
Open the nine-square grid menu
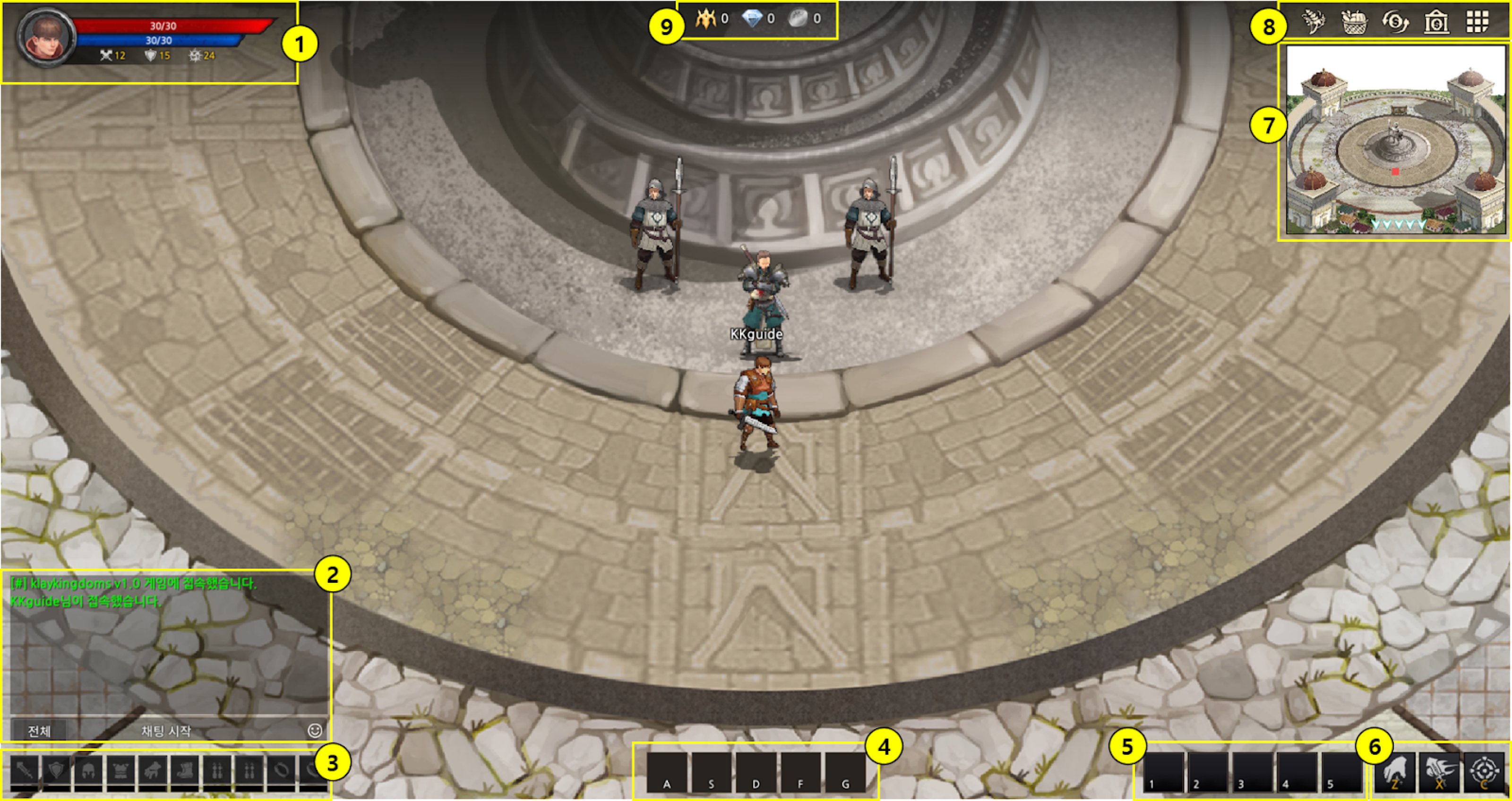tap(1478, 22)
